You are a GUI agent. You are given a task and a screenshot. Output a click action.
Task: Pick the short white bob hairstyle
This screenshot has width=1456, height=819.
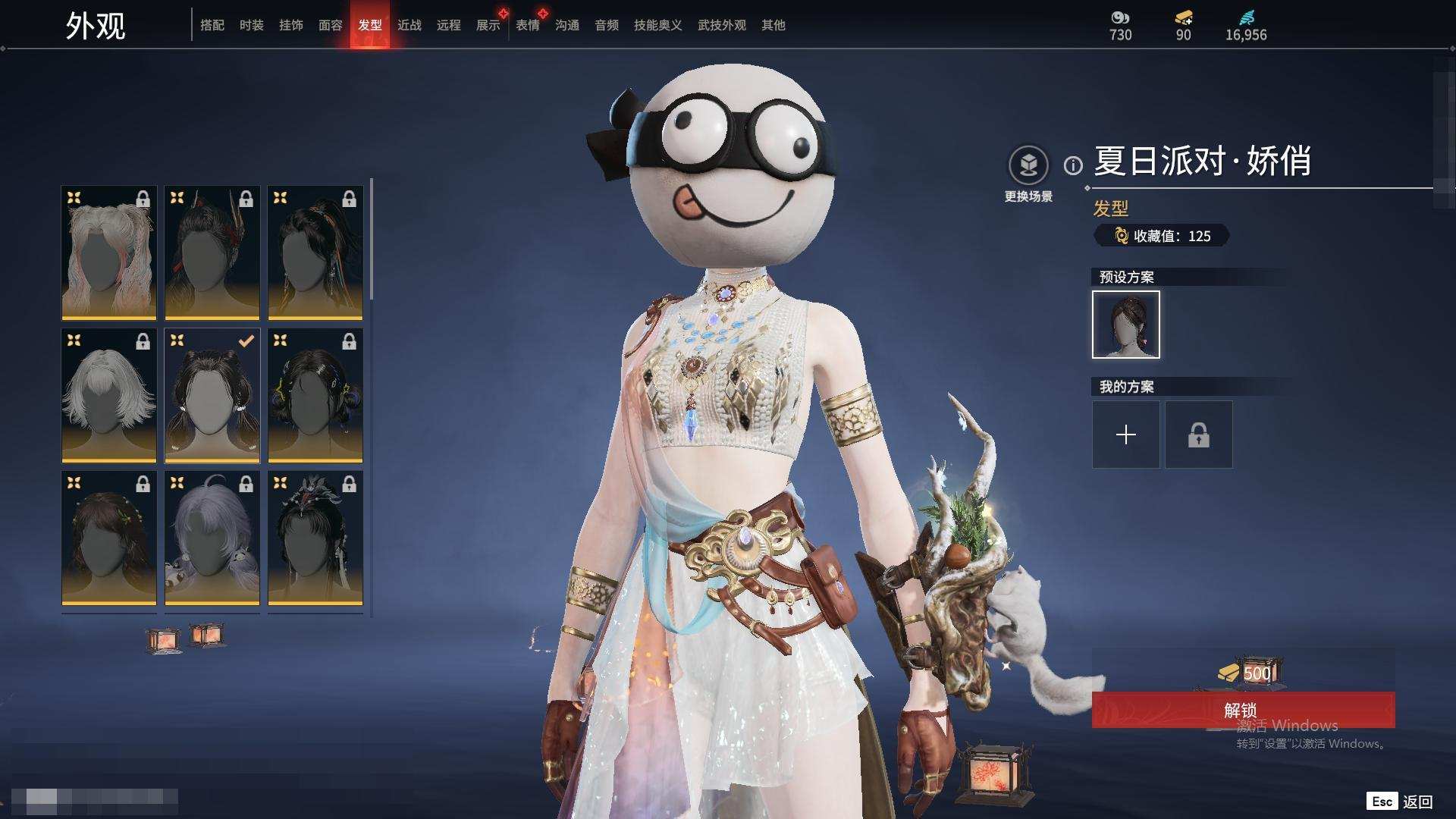tap(109, 395)
